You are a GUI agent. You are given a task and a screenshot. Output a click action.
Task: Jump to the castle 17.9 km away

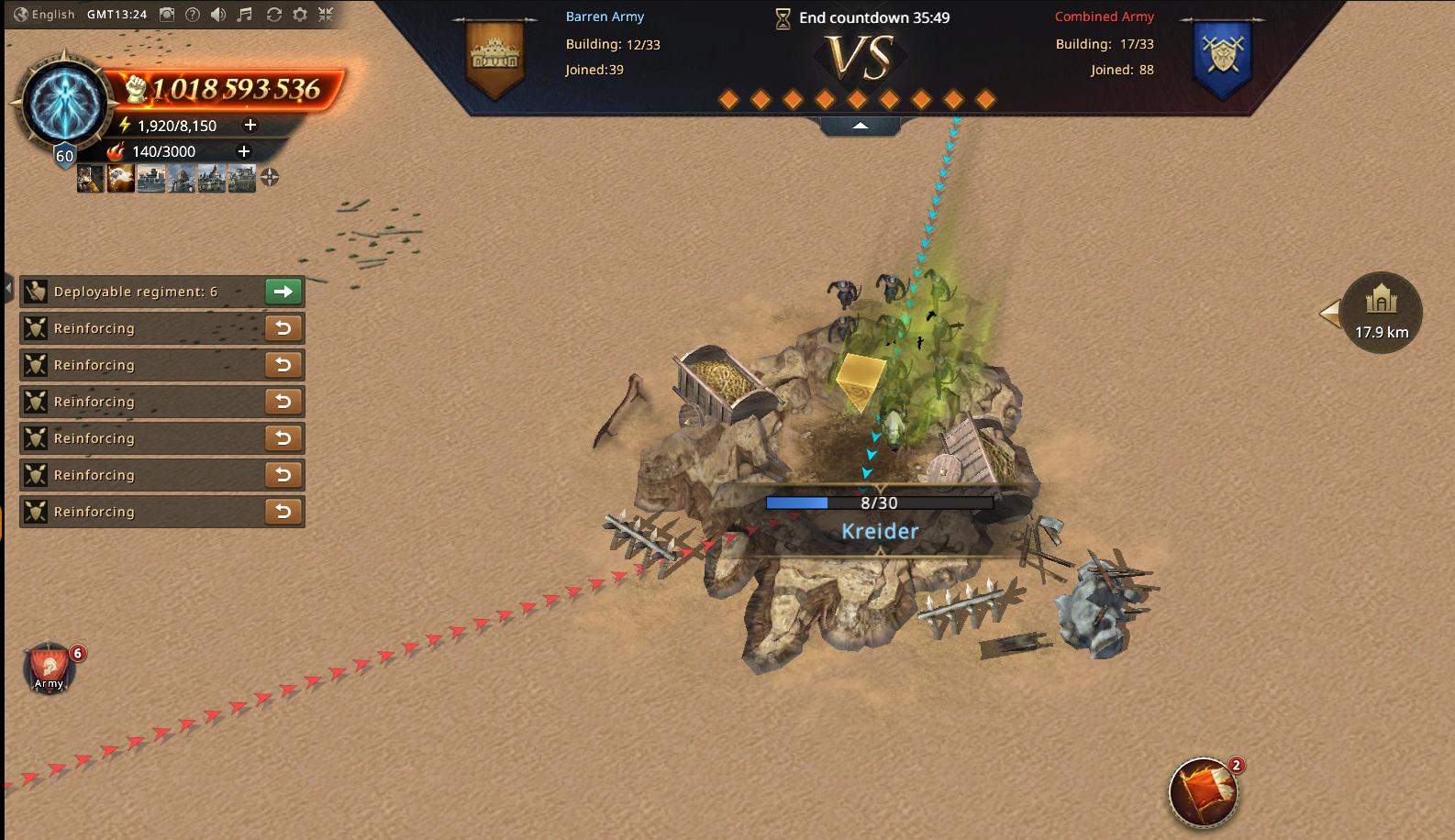tap(1381, 313)
